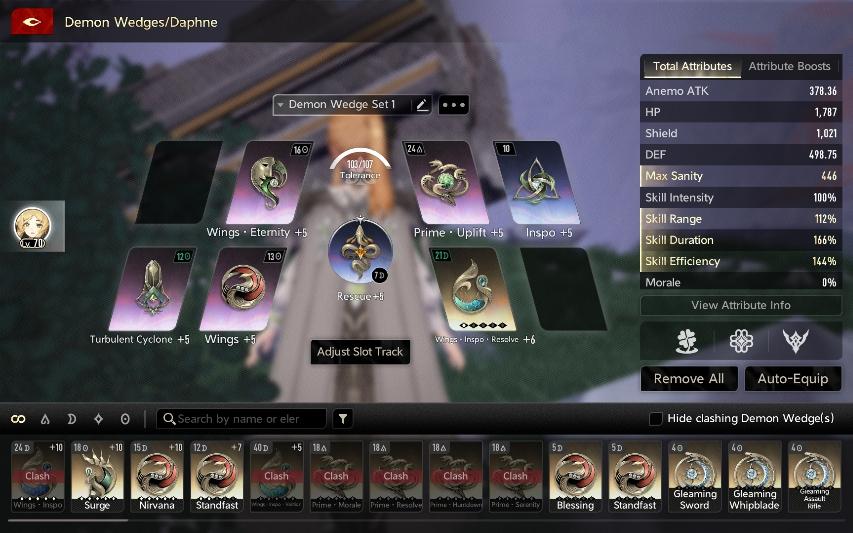This screenshot has width=853, height=533.
Task: Click Adjust Slot Track button
Action: coord(360,352)
